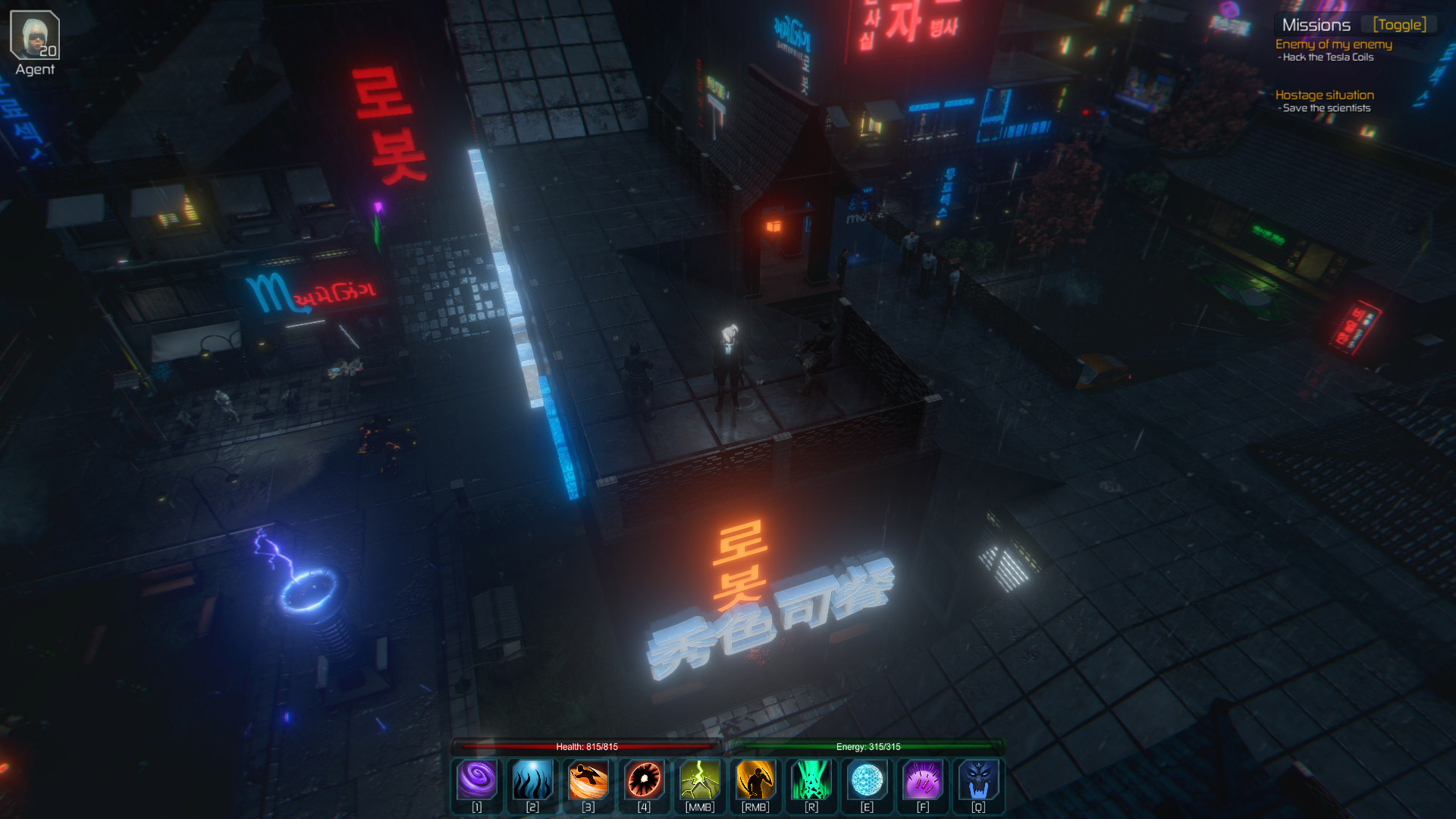
Task: Open the Agent character portrait
Action: click(35, 36)
